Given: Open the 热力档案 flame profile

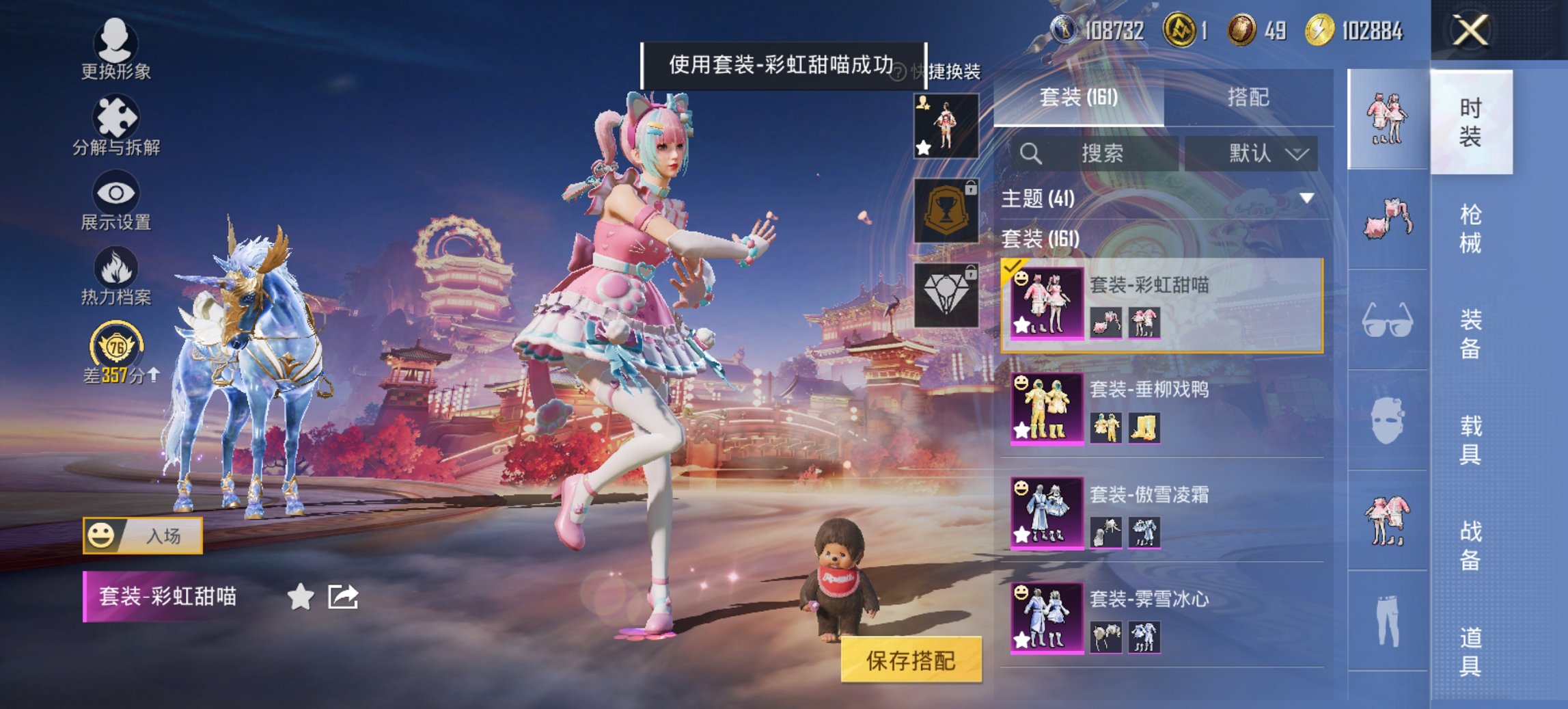Looking at the screenshot, I should click(116, 273).
